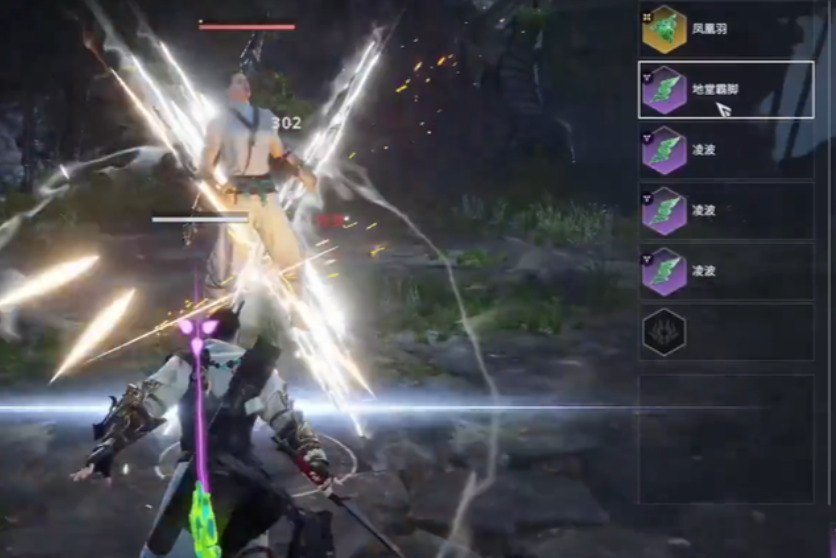Click the empty dark hexagon slot
Viewport: 836px width, 558px height.
(x=664, y=332)
